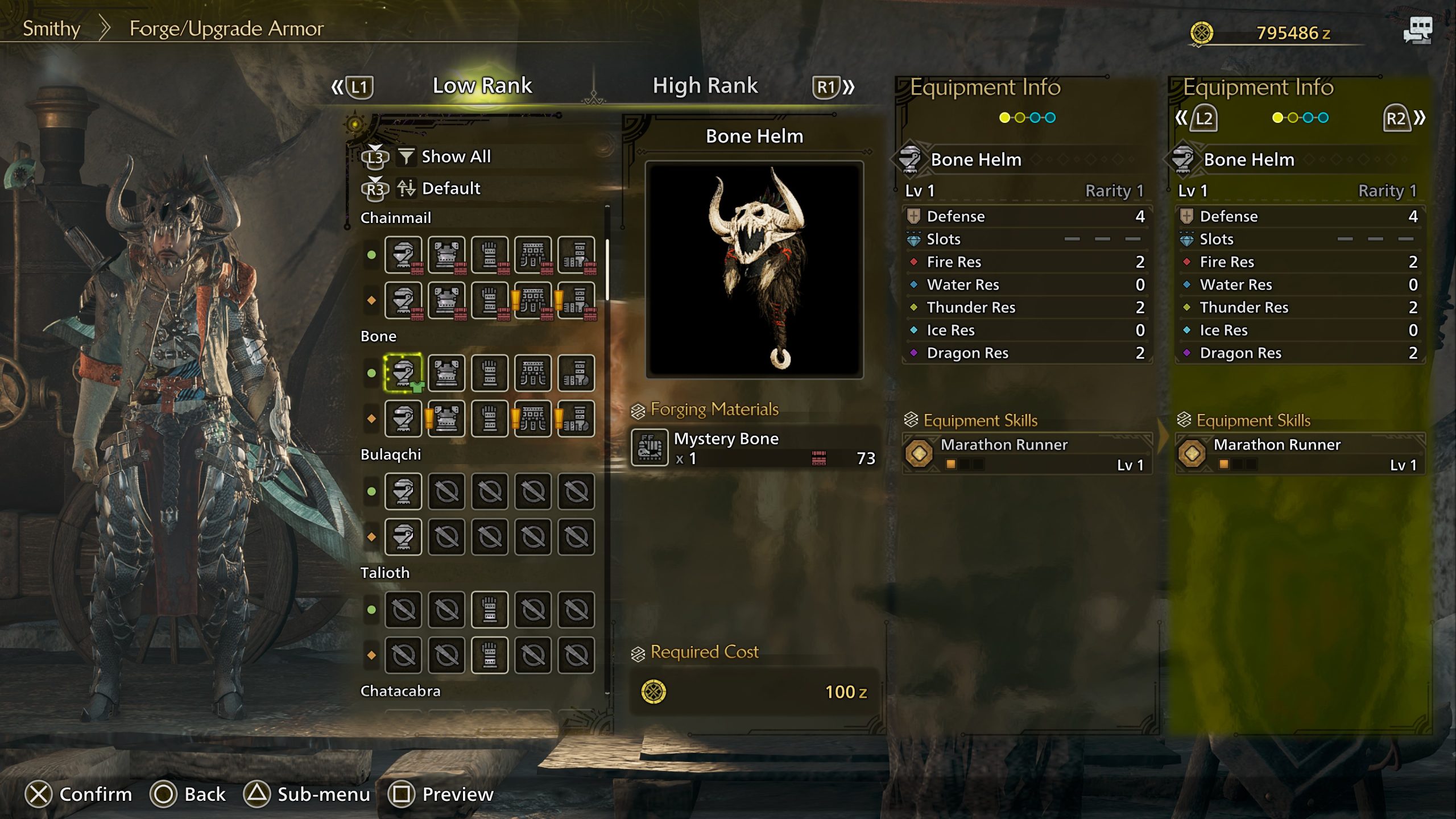Select the Bone waist armor in the orange-diamond row
1456x819 pixels.
533,419
